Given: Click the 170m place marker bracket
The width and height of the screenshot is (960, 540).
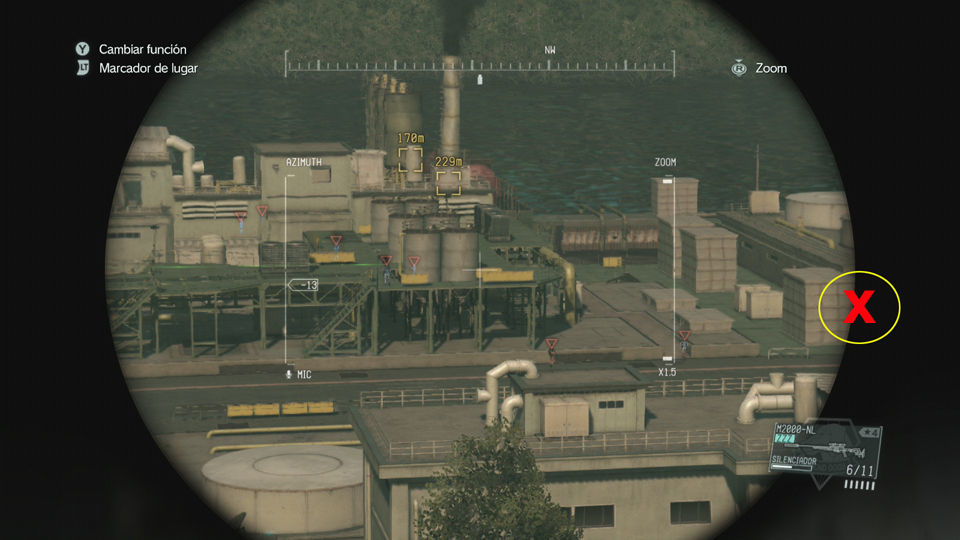Looking at the screenshot, I should click(410, 159).
